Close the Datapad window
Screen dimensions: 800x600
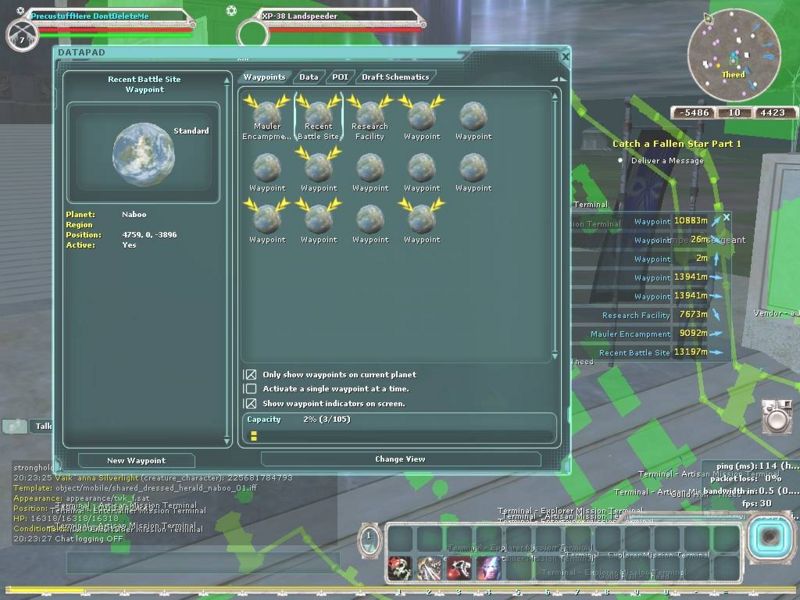565,57
